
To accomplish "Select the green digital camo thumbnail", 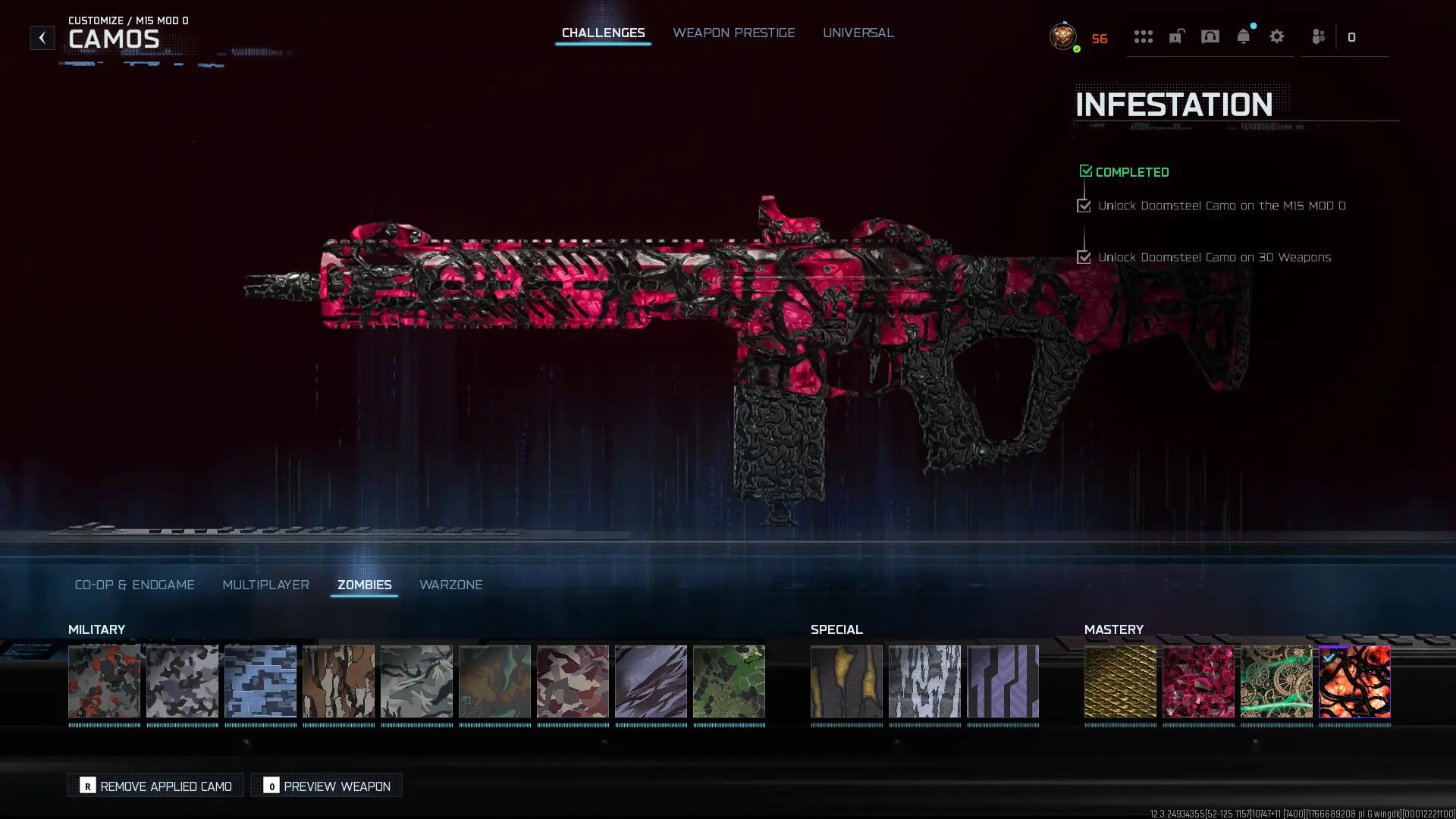I will (730, 682).
